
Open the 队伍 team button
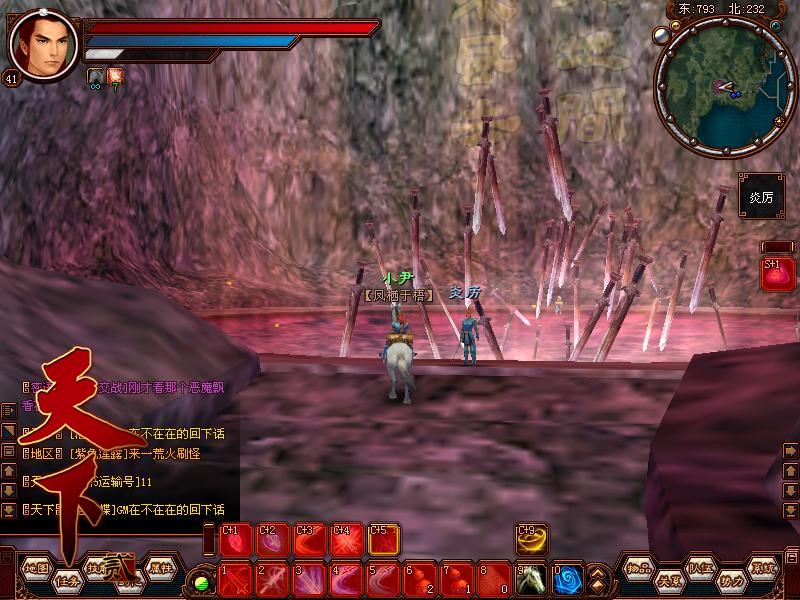700,567
